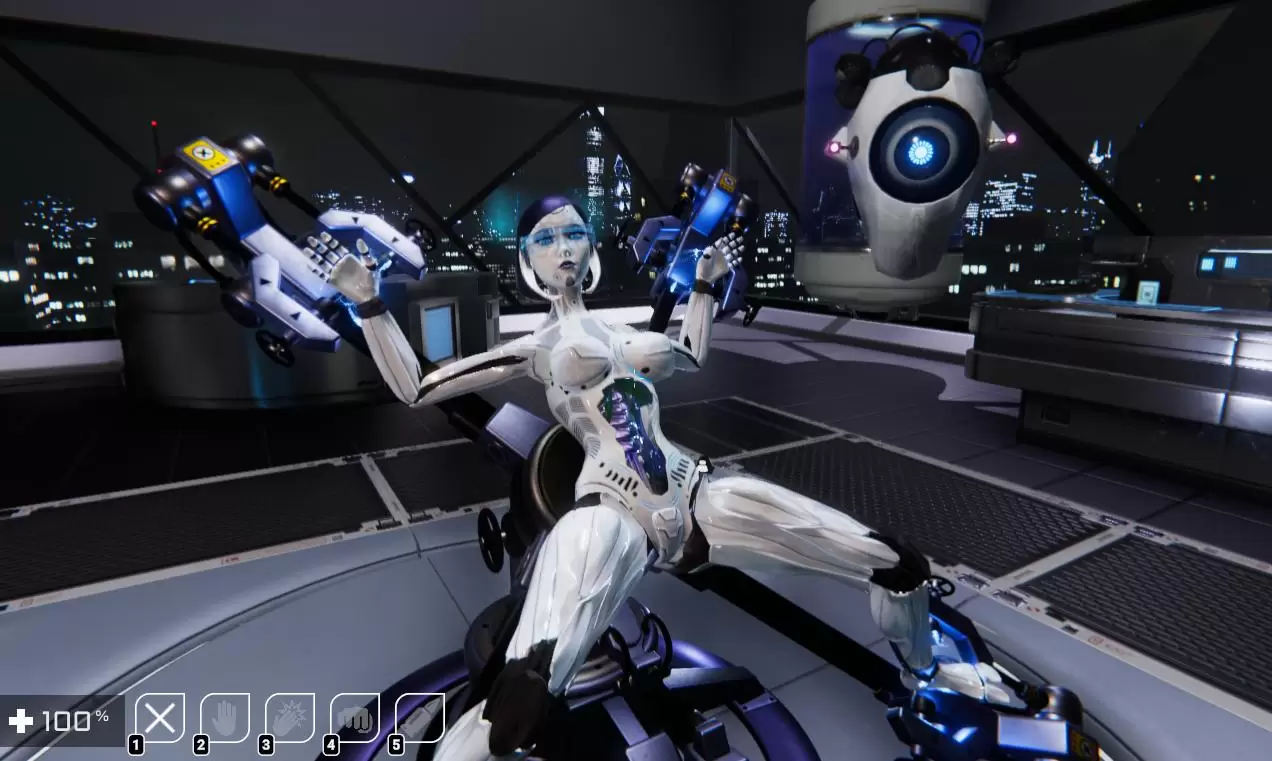Select the X (none) tool slot
Screen dimensions: 1272x761
(x=160, y=718)
